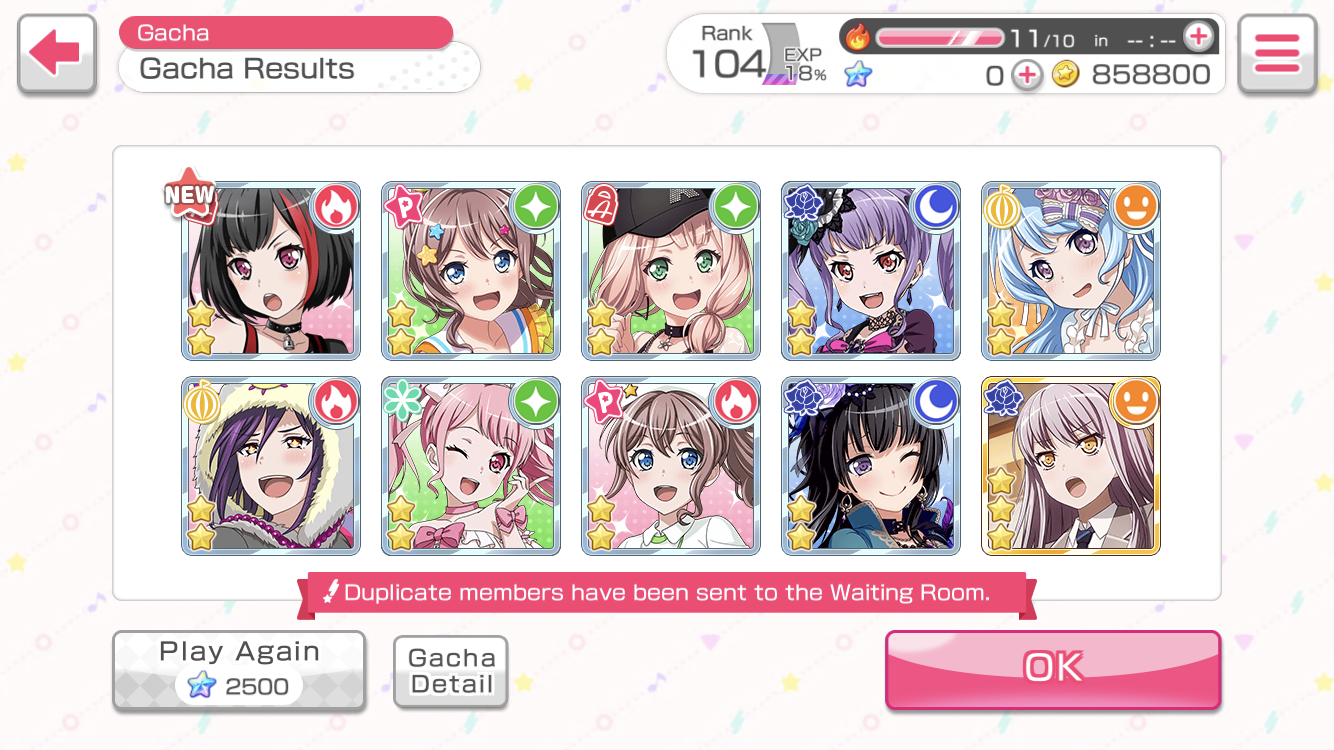Play Again for 2500 stars
The image size is (1334, 750).
[x=238, y=670]
